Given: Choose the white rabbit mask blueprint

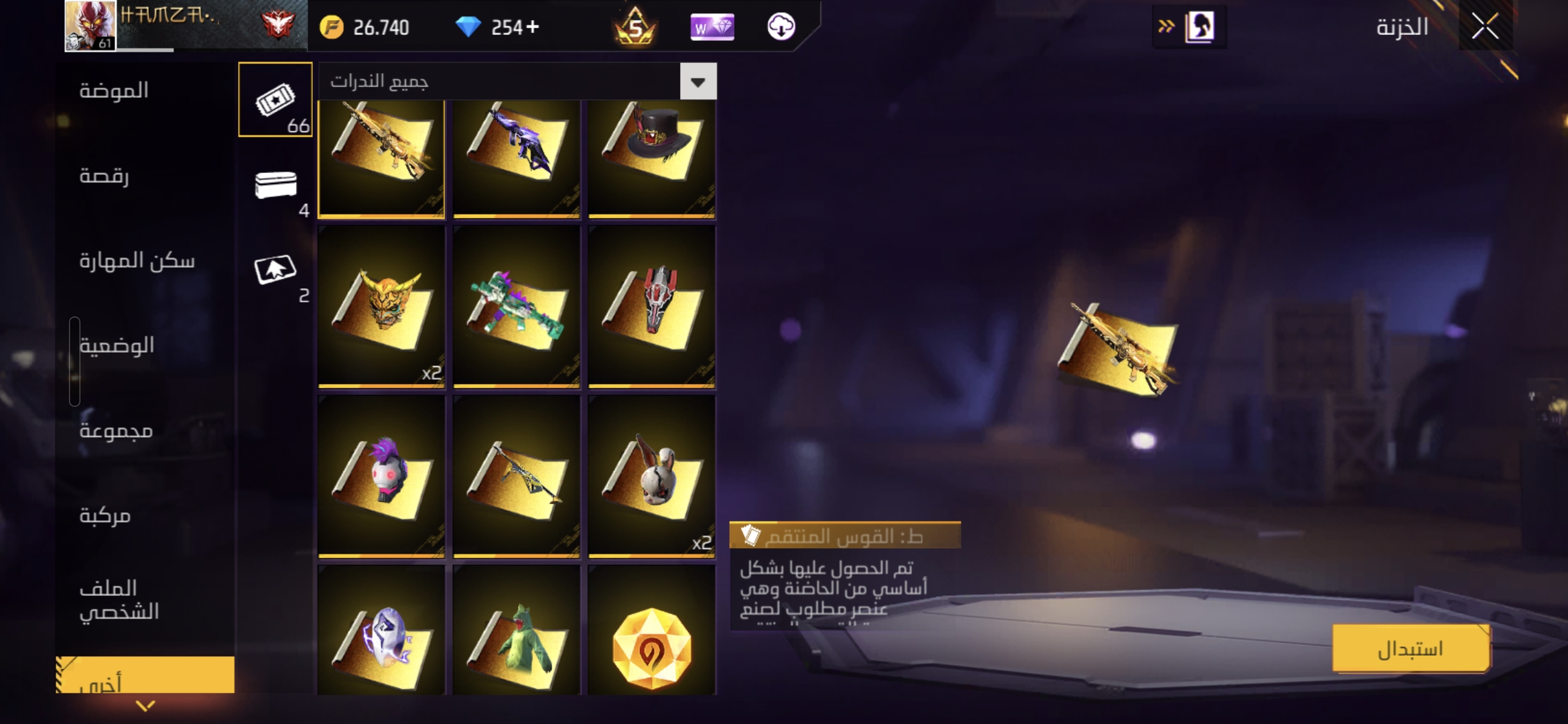Looking at the screenshot, I should pos(651,476).
